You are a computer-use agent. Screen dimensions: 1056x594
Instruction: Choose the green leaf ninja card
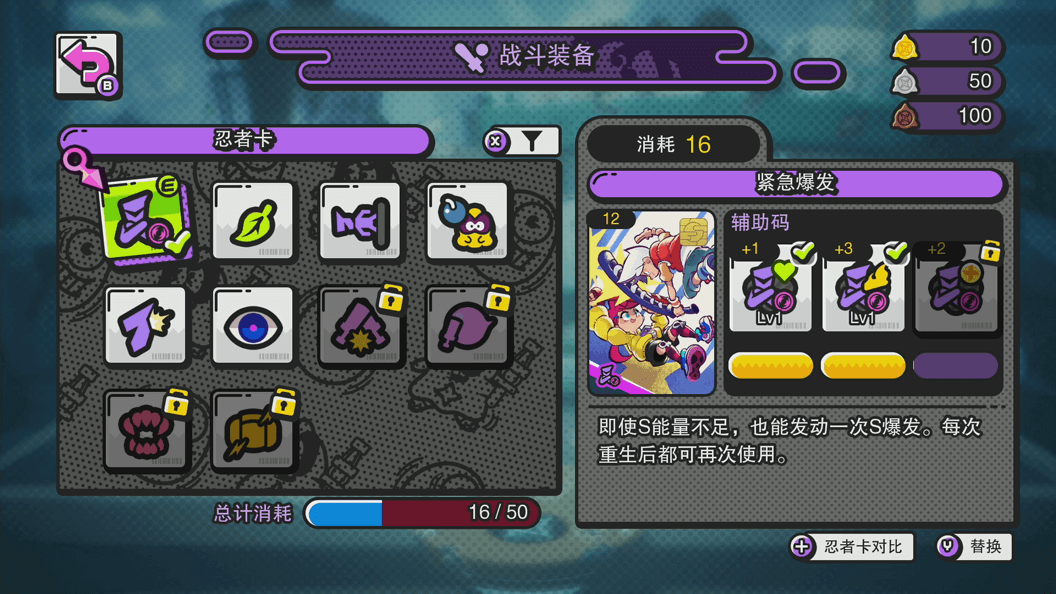coord(254,221)
